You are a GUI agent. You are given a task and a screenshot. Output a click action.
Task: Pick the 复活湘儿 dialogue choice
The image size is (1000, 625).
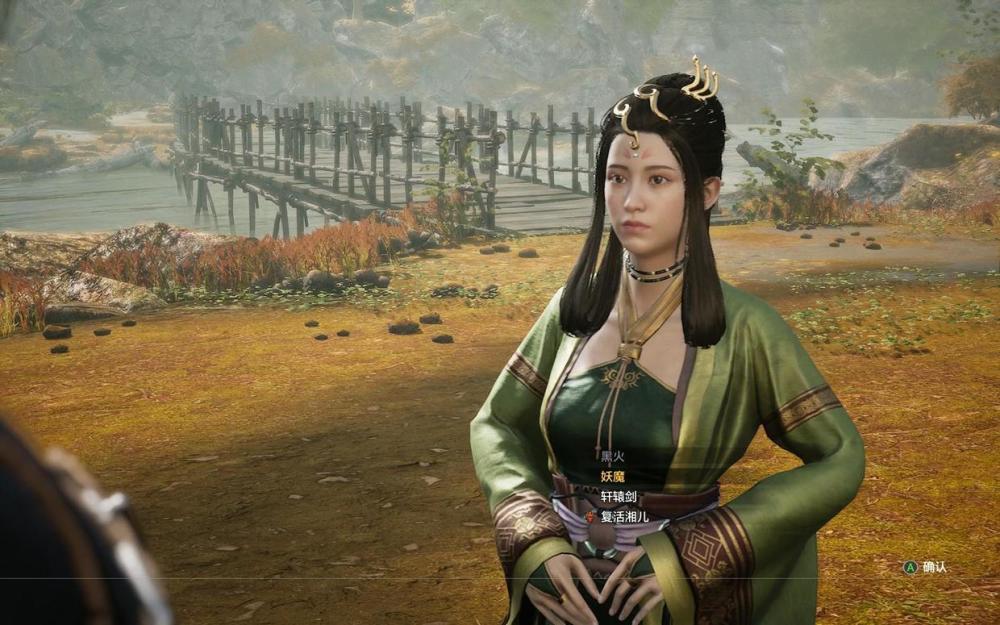(x=624, y=516)
